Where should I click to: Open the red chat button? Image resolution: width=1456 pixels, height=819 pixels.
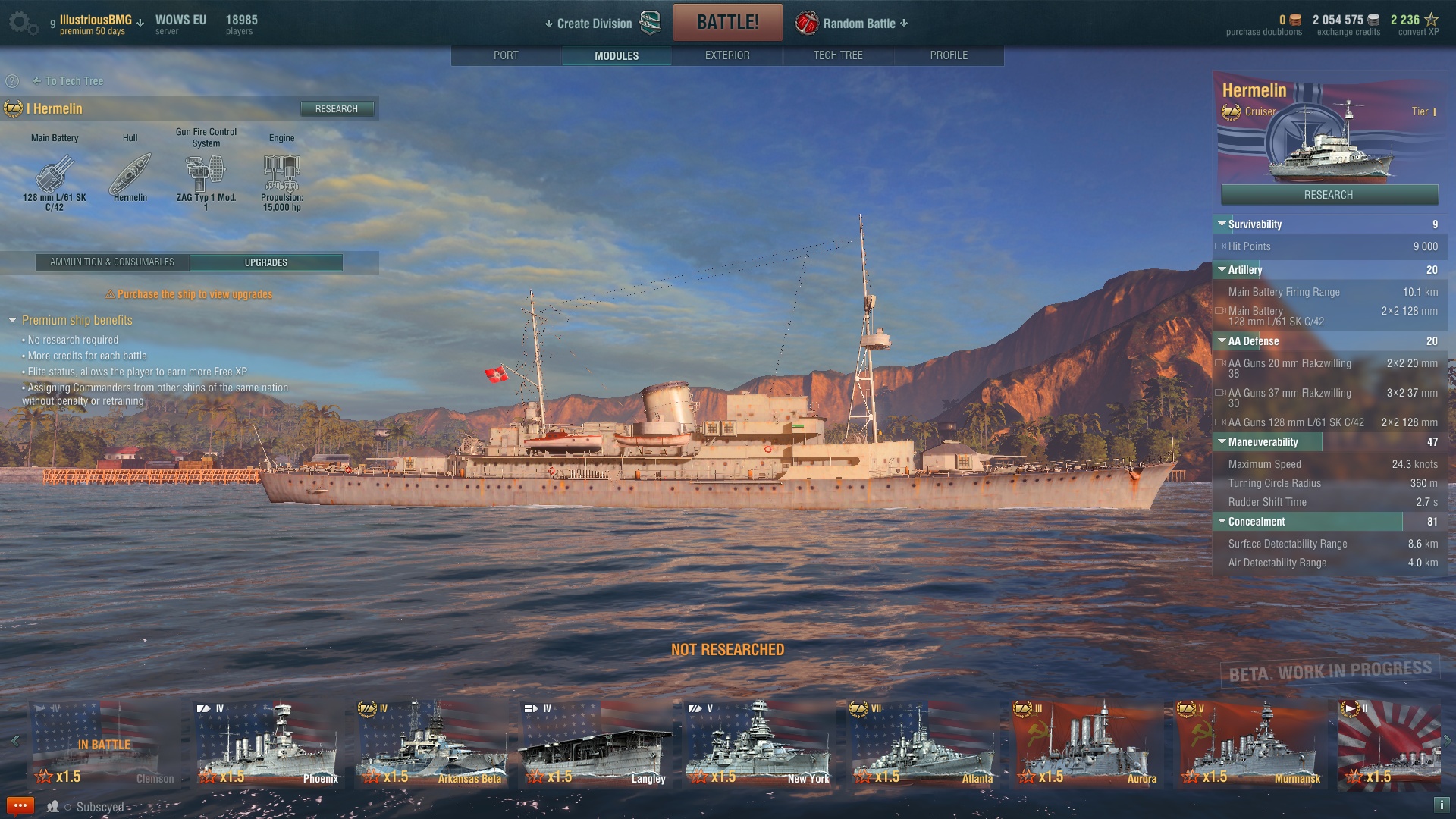coord(20,805)
